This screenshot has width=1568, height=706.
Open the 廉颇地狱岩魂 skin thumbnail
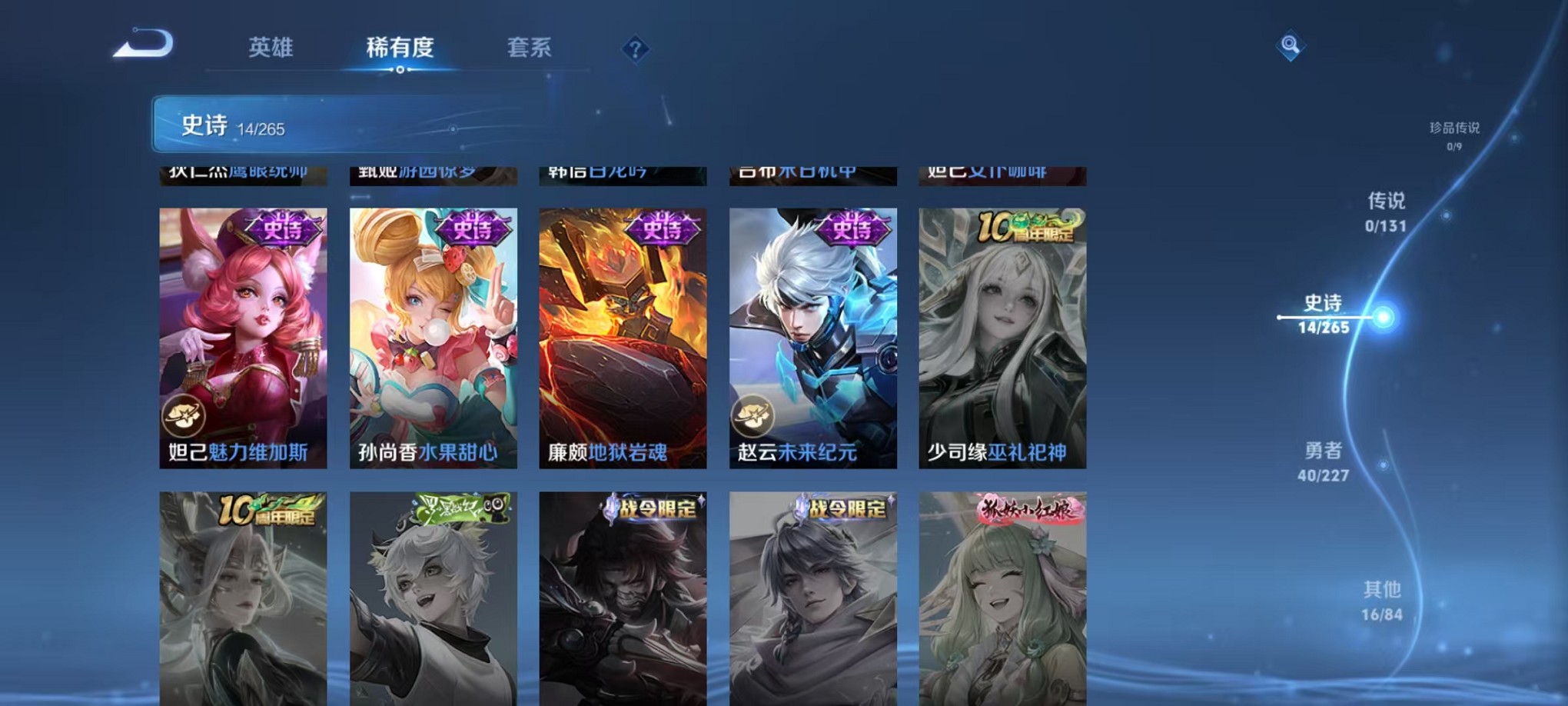tap(623, 338)
